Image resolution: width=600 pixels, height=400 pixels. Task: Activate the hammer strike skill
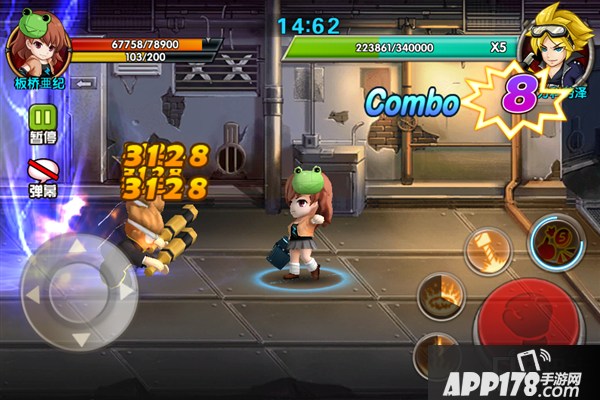point(489,248)
